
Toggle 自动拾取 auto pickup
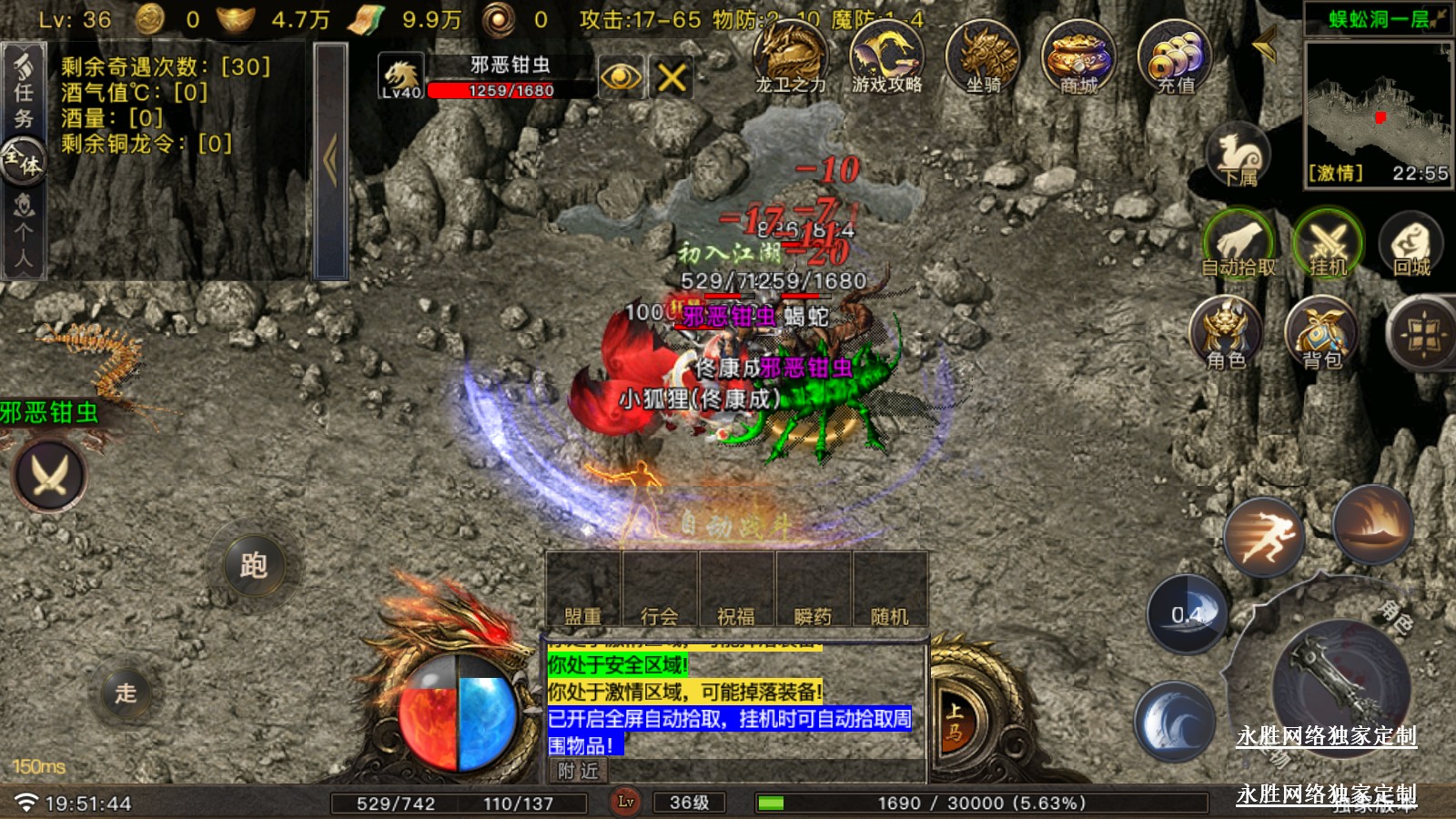pyautogui.click(x=1239, y=243)
